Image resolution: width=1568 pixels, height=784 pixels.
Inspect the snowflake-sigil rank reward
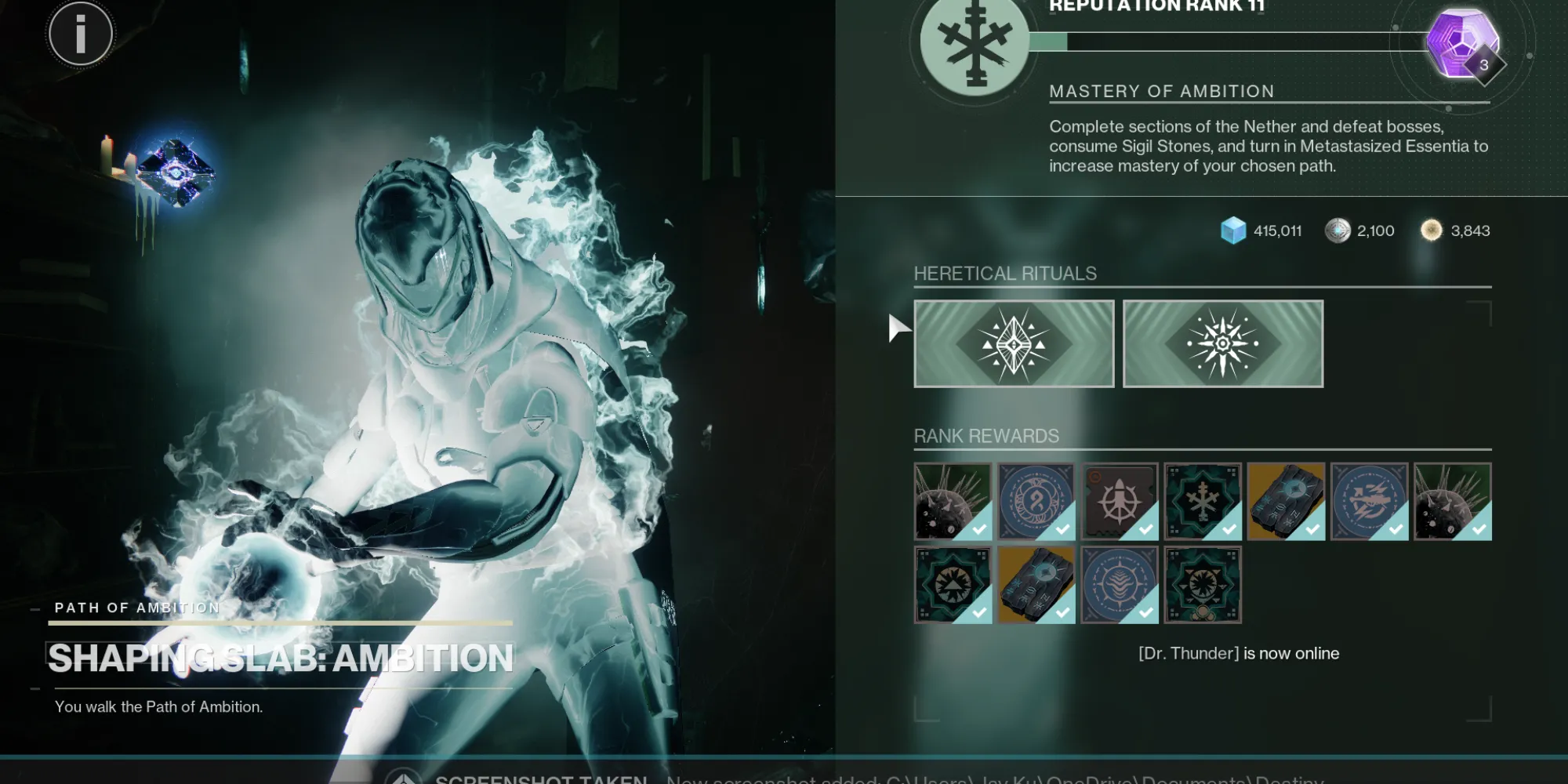tap(1203, 502)
